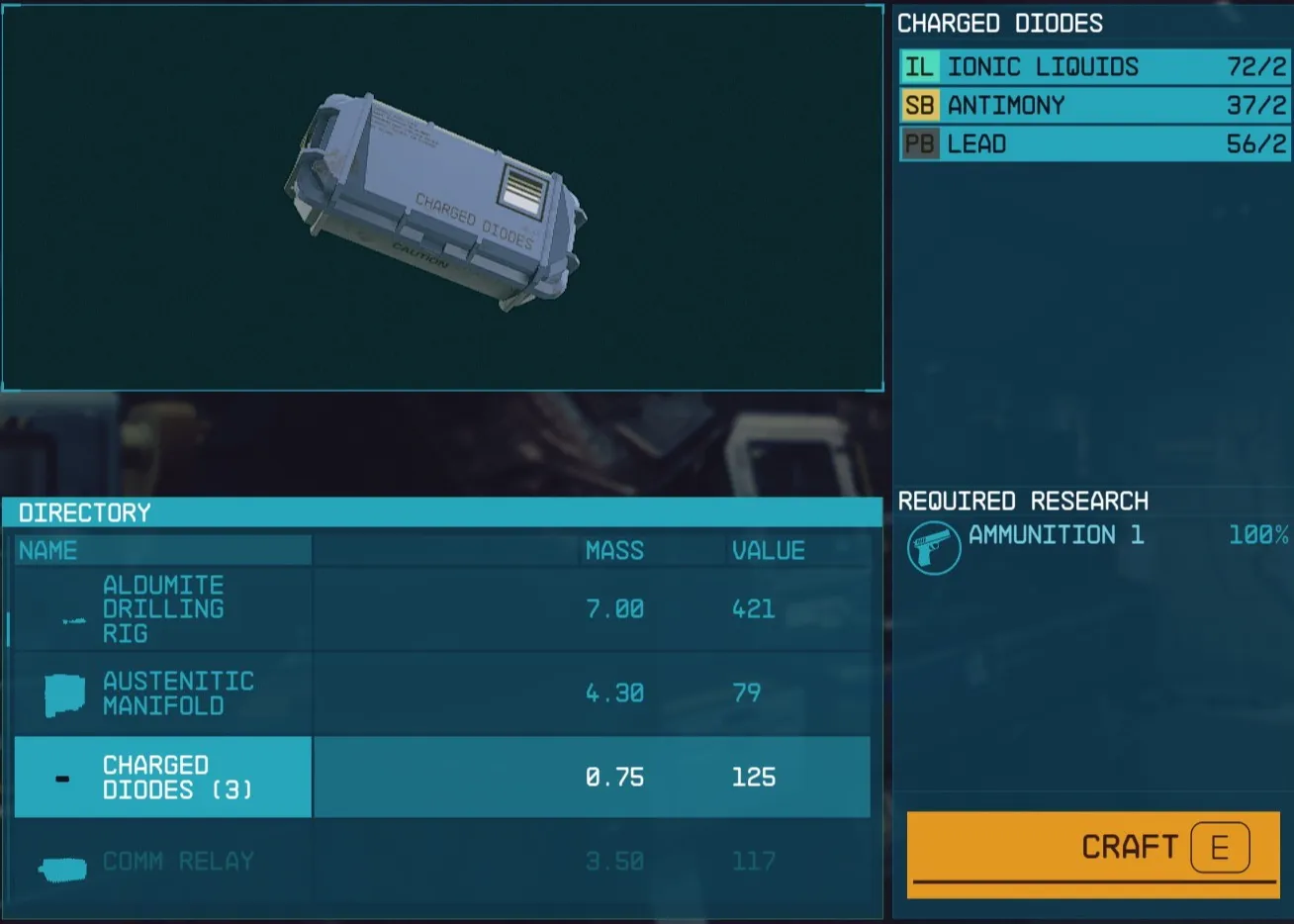Viewport: 1294px width, 924px height.
Task: Click the Ionic Liquids ingredient row
Action: (x=1092, y=67)
